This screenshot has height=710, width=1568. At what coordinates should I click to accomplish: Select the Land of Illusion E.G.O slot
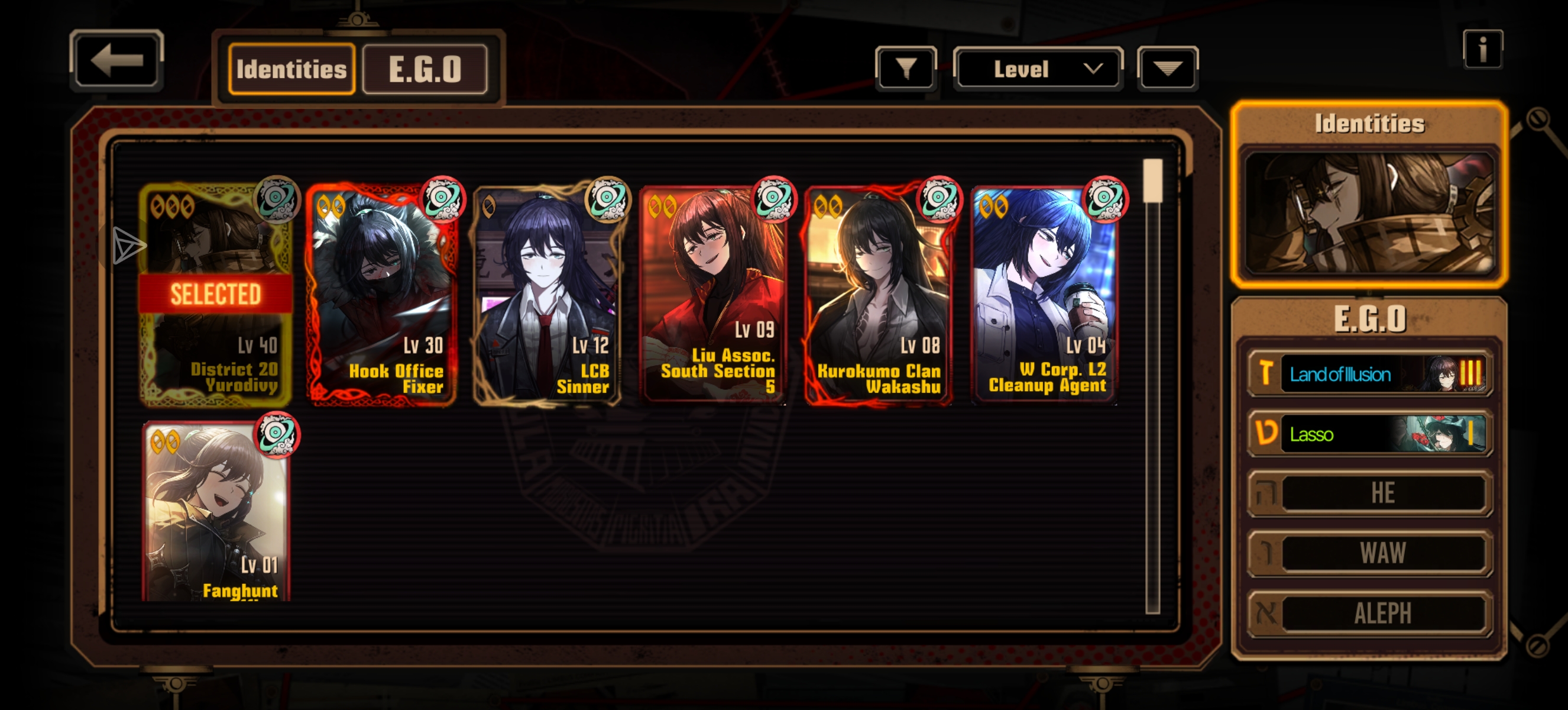point(1369,373)
